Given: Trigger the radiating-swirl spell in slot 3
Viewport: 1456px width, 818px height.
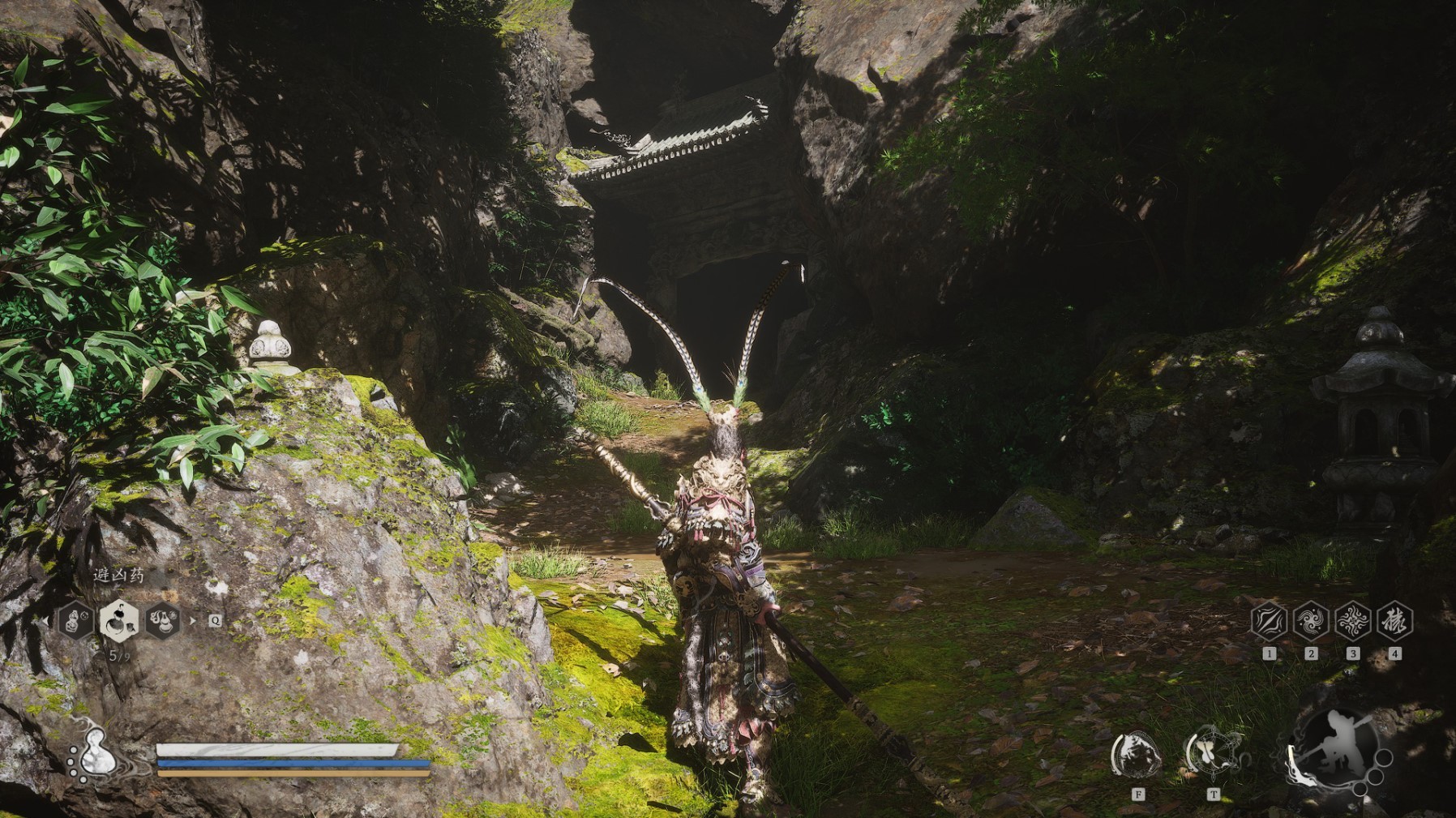Looking at the screenshot, I should [x=1352, y=621].
